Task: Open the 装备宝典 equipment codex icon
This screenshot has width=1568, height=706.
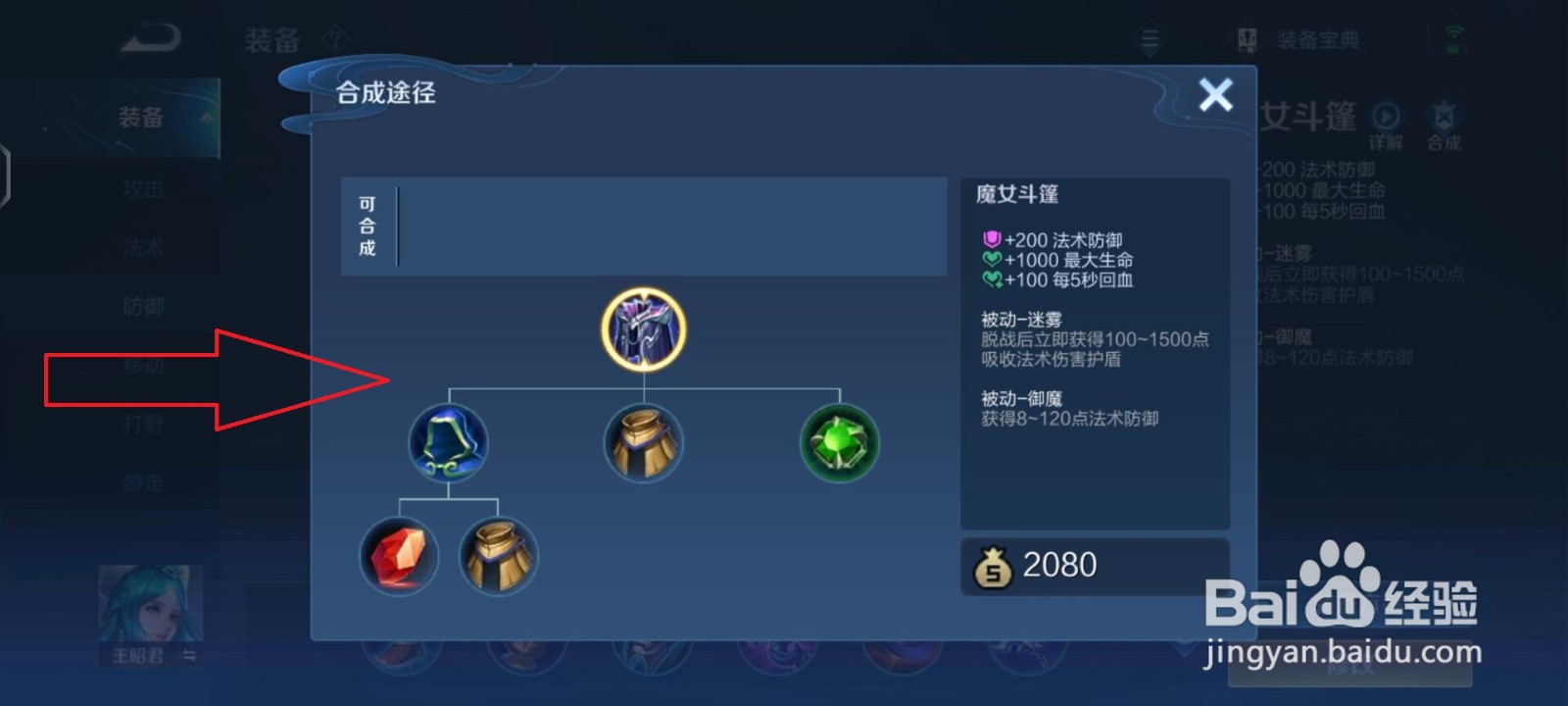Action: (x=1247, y=38)
